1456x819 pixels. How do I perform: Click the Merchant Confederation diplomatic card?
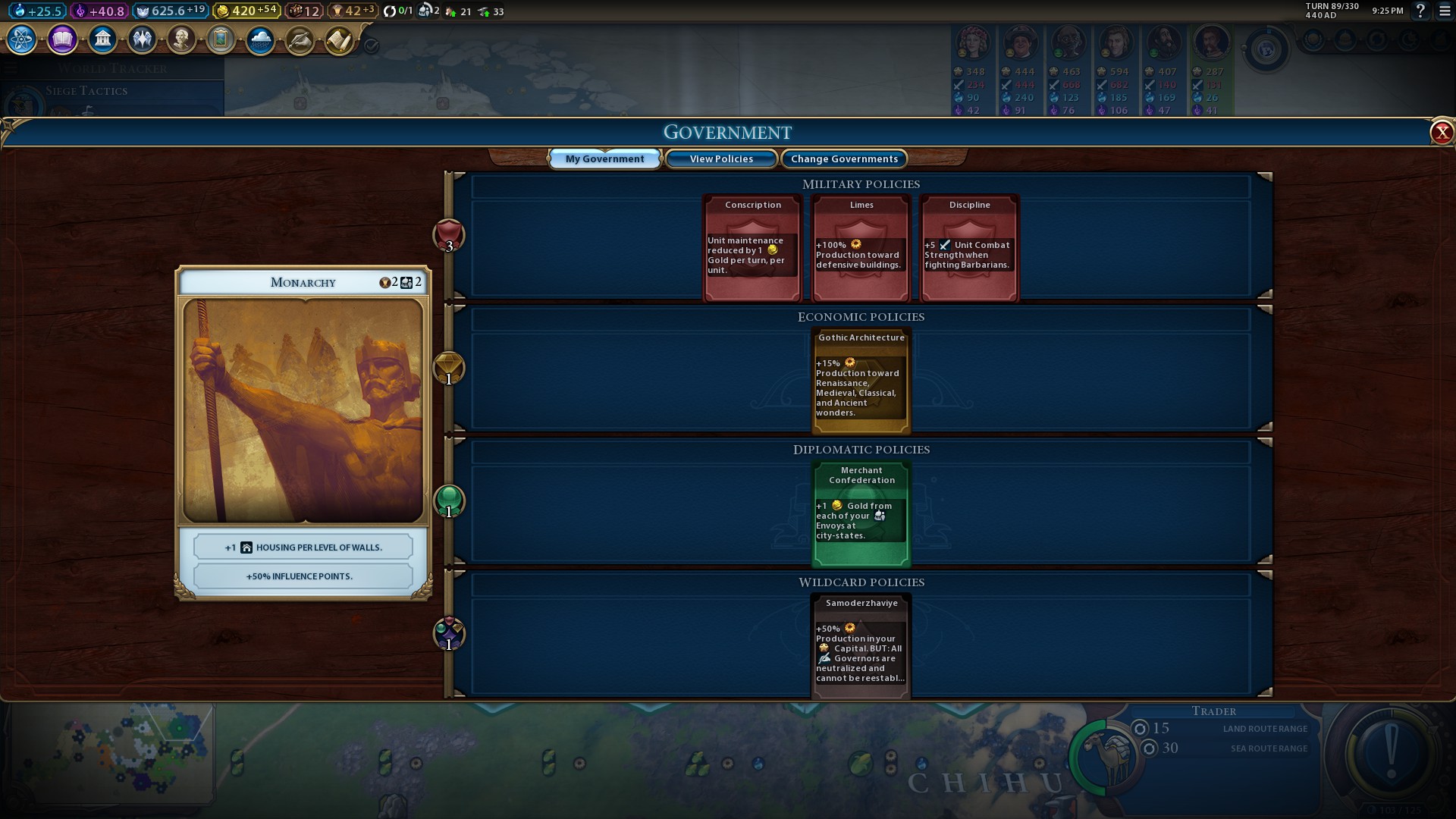tap(861, 513)
